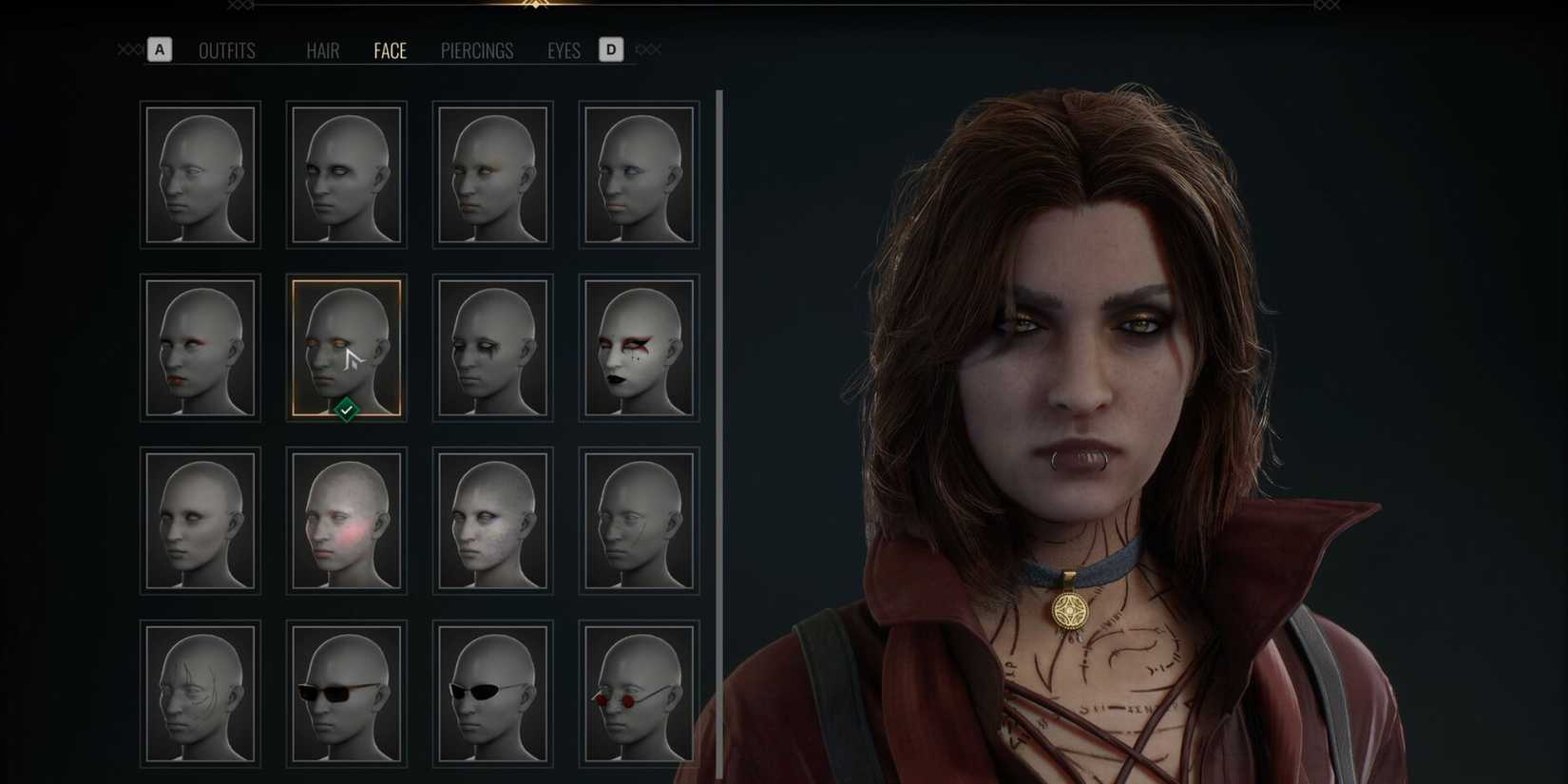1568x784 pixels.
Task: Switch to the PIERCINGS tab
Action: point(476,51)
